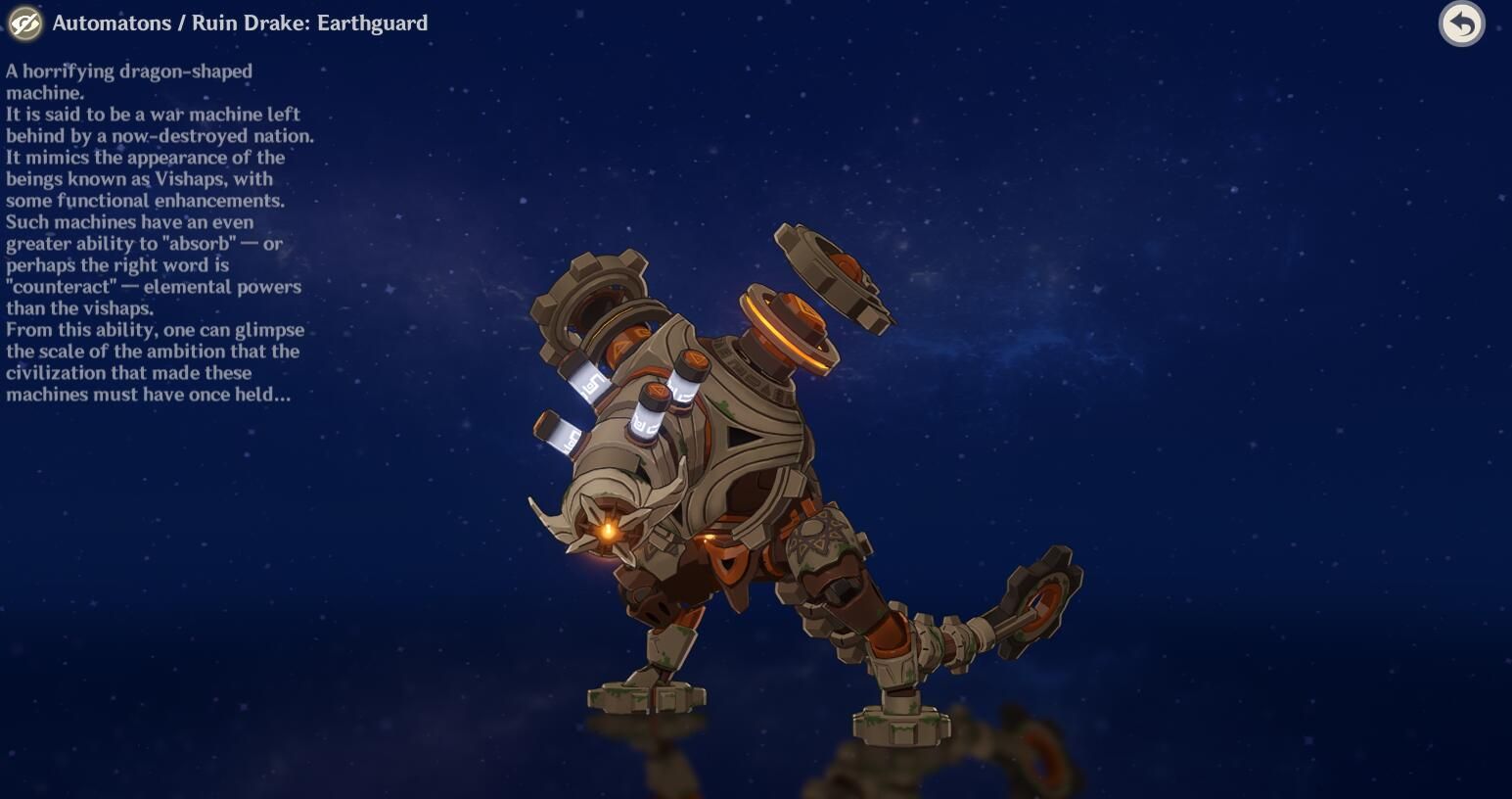Click the circular back icon at top right

[x=1462, y=23]
